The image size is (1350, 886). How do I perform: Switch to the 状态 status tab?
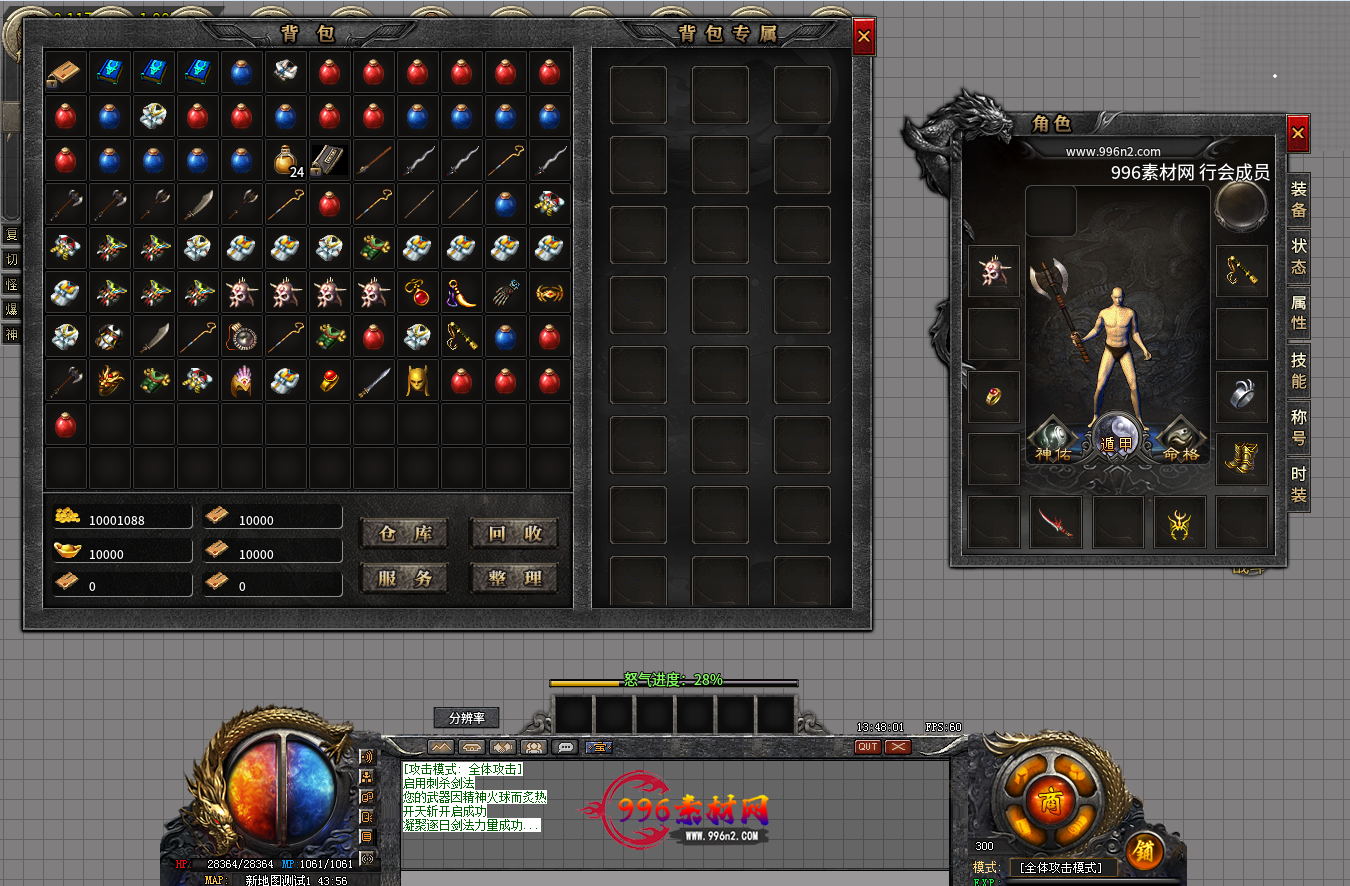pyautogui.click(x=1298, y=256)
